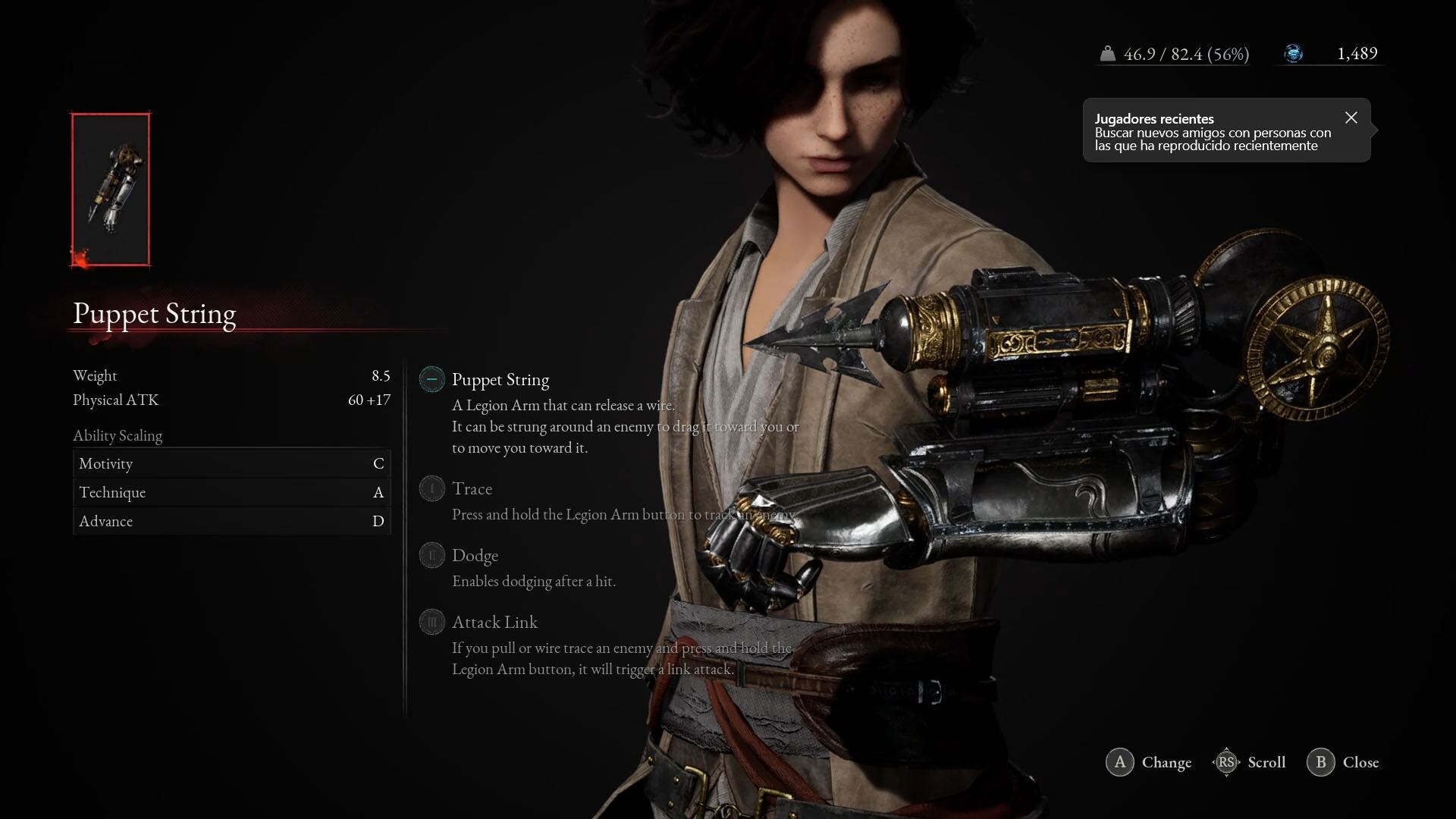1456x819 pixels.
Task: Click the Close menu option
Action: 1343,762
